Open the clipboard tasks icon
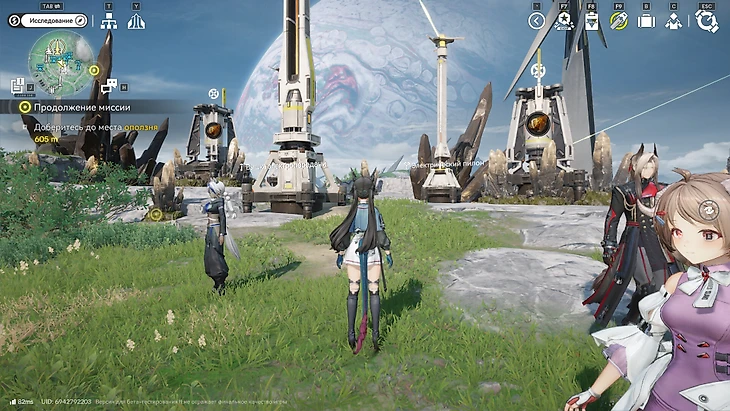730x411 pixels. click(591, 21)
